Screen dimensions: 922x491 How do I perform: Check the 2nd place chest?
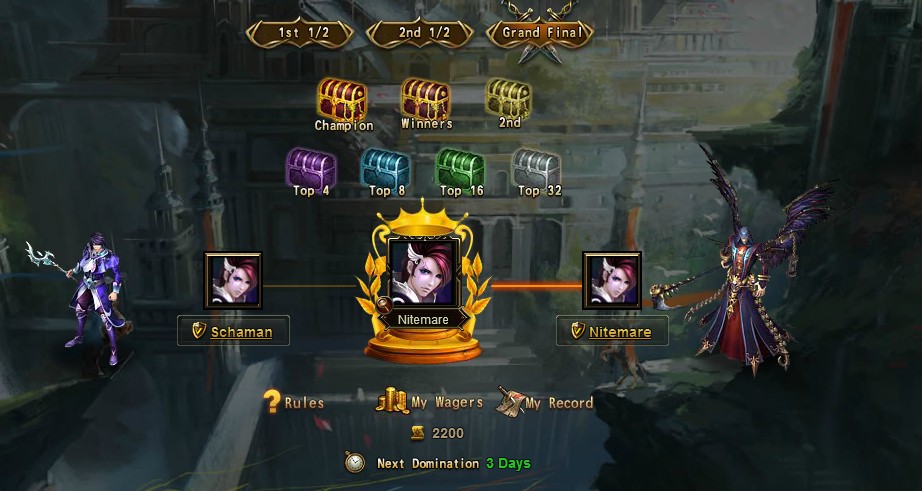(x=509, y=98)
